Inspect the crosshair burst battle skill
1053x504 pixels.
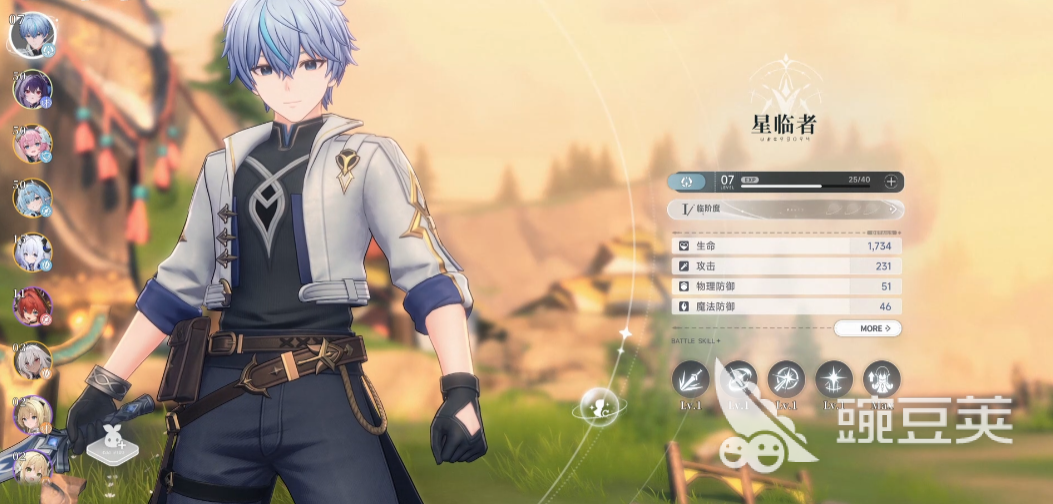(x=786, y=381)
